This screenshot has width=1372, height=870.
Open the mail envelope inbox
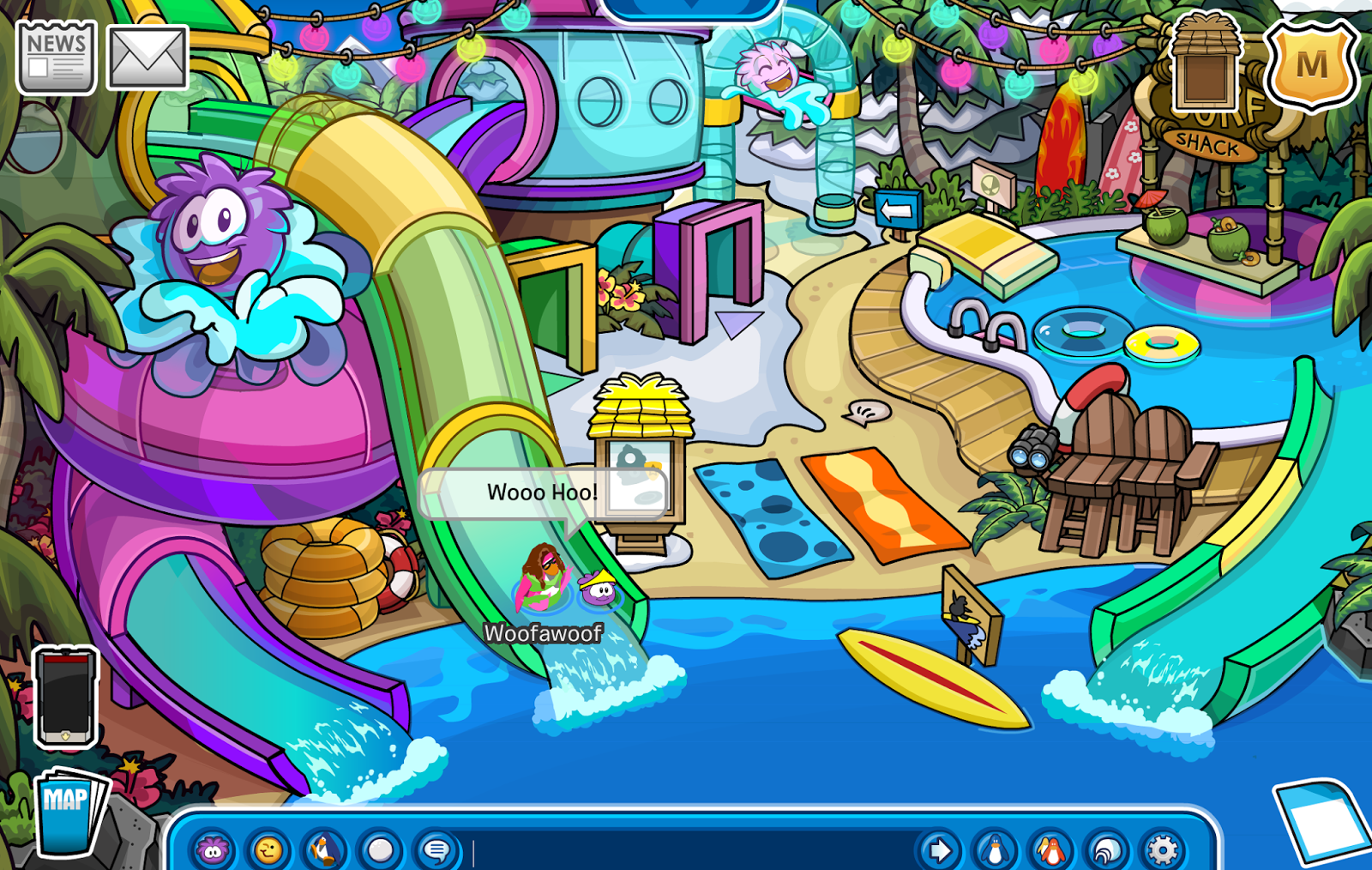[146, 56]
